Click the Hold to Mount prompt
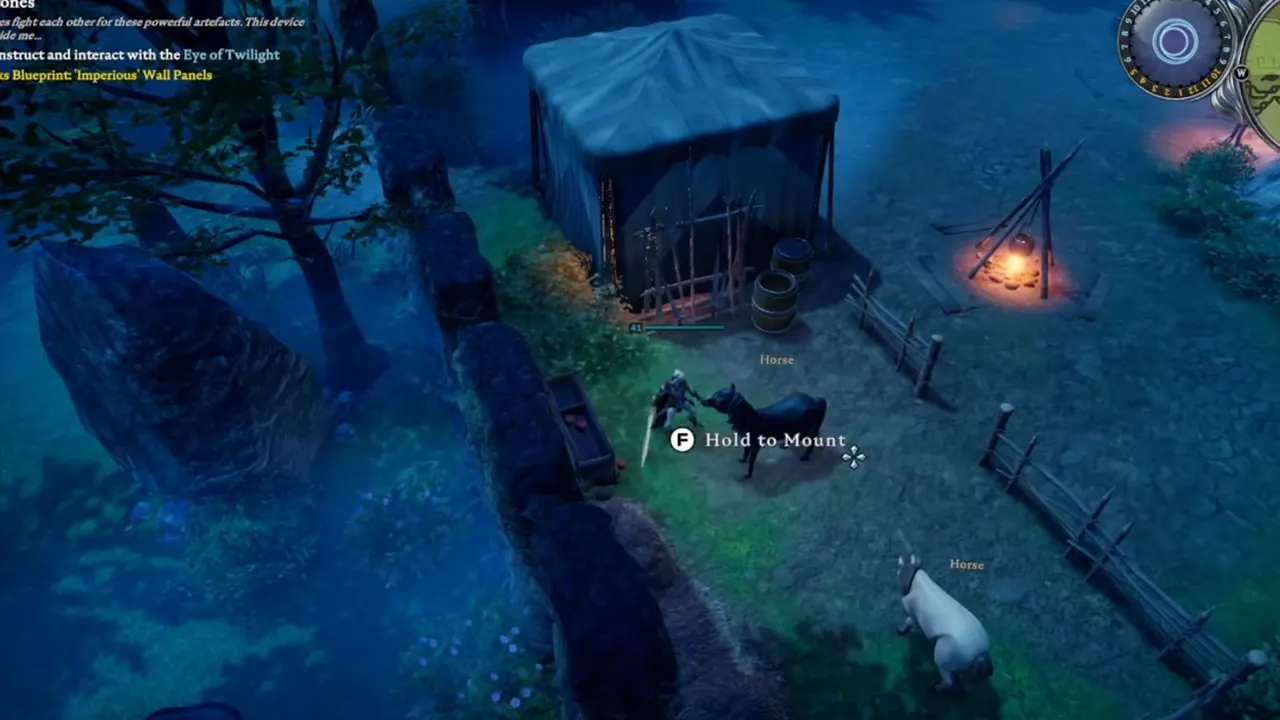Image resolution: width=1280 pixels, height=720 pixels. [x=775, y=440]
